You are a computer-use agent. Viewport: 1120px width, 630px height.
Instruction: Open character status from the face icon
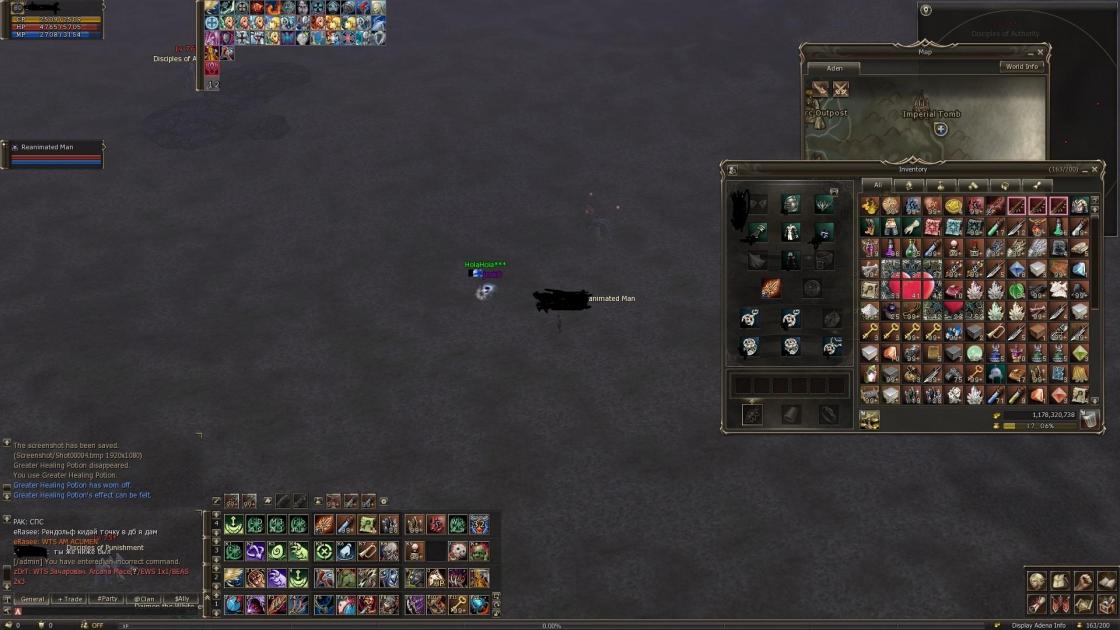1037,582
